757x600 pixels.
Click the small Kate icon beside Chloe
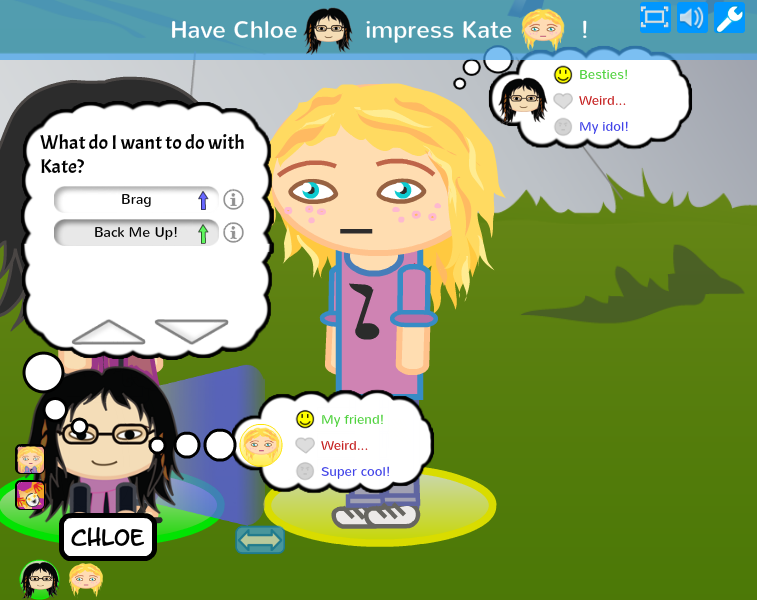point(30,459)
